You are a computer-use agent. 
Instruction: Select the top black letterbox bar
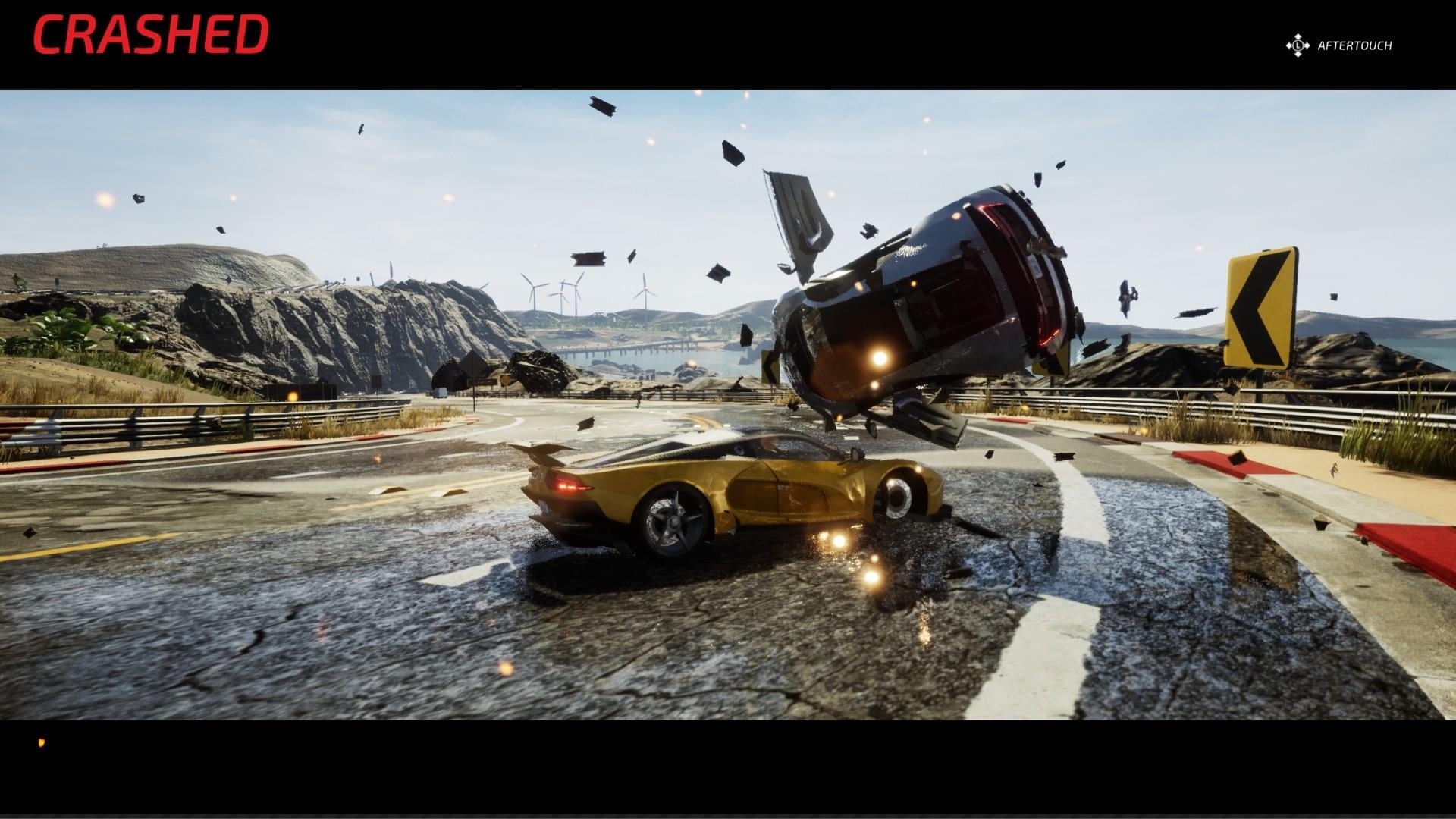coord(728,42)
